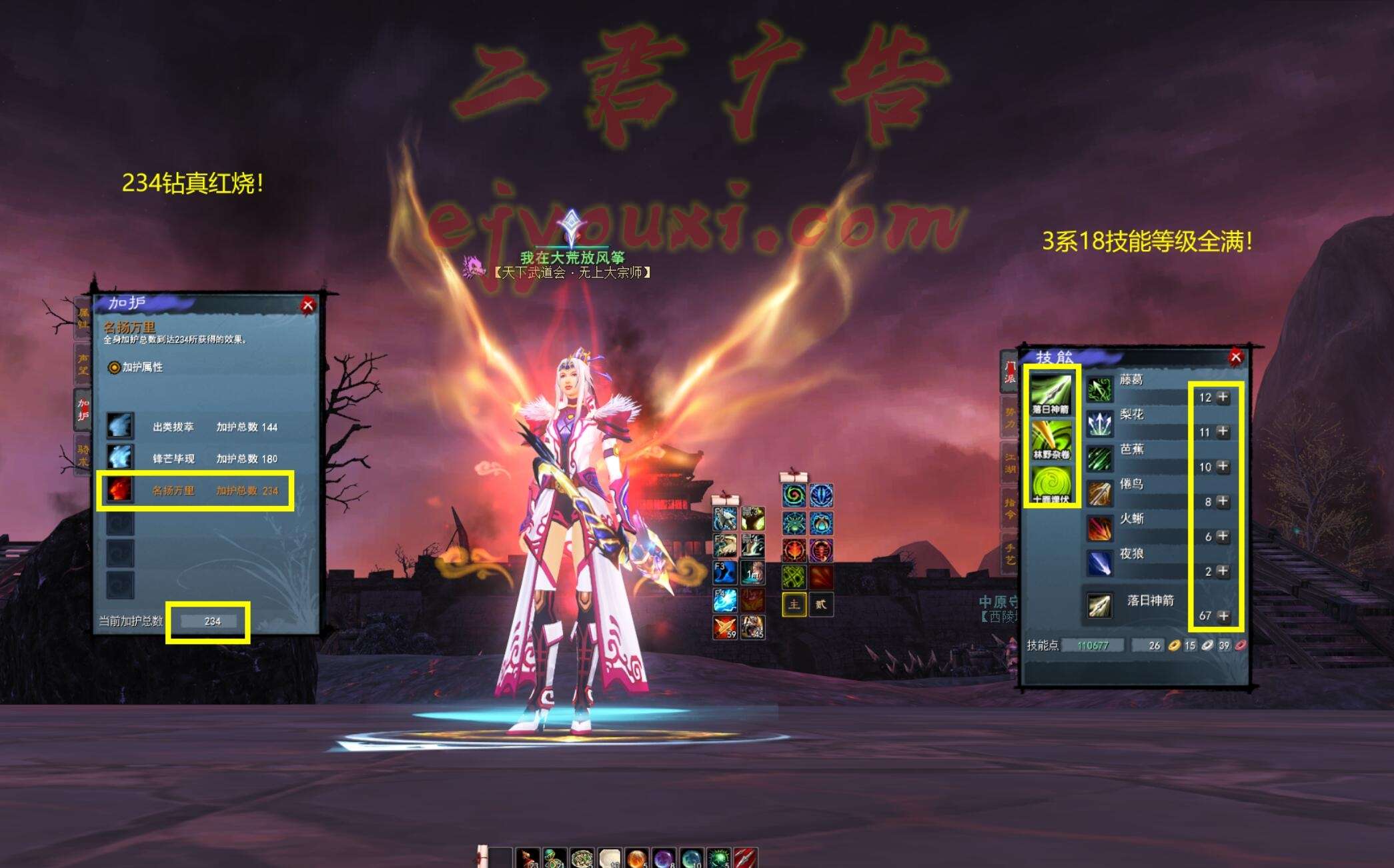Add a point to 夜狼 skill
This screenshot has width=1394, height=868.
pyautogui.click(x=1223, y=571)
